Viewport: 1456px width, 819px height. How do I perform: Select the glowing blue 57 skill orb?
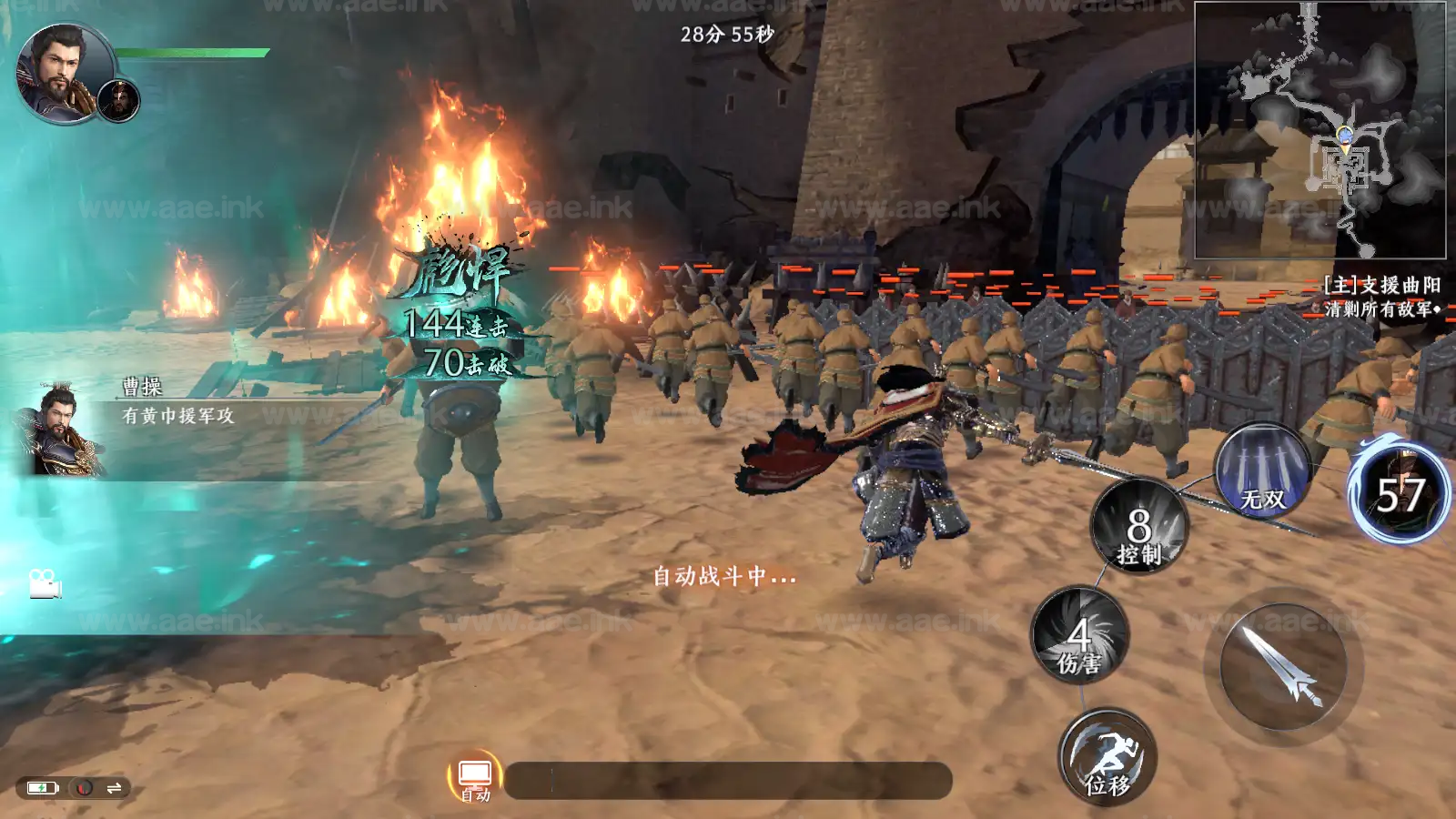tap(1400, 494)
